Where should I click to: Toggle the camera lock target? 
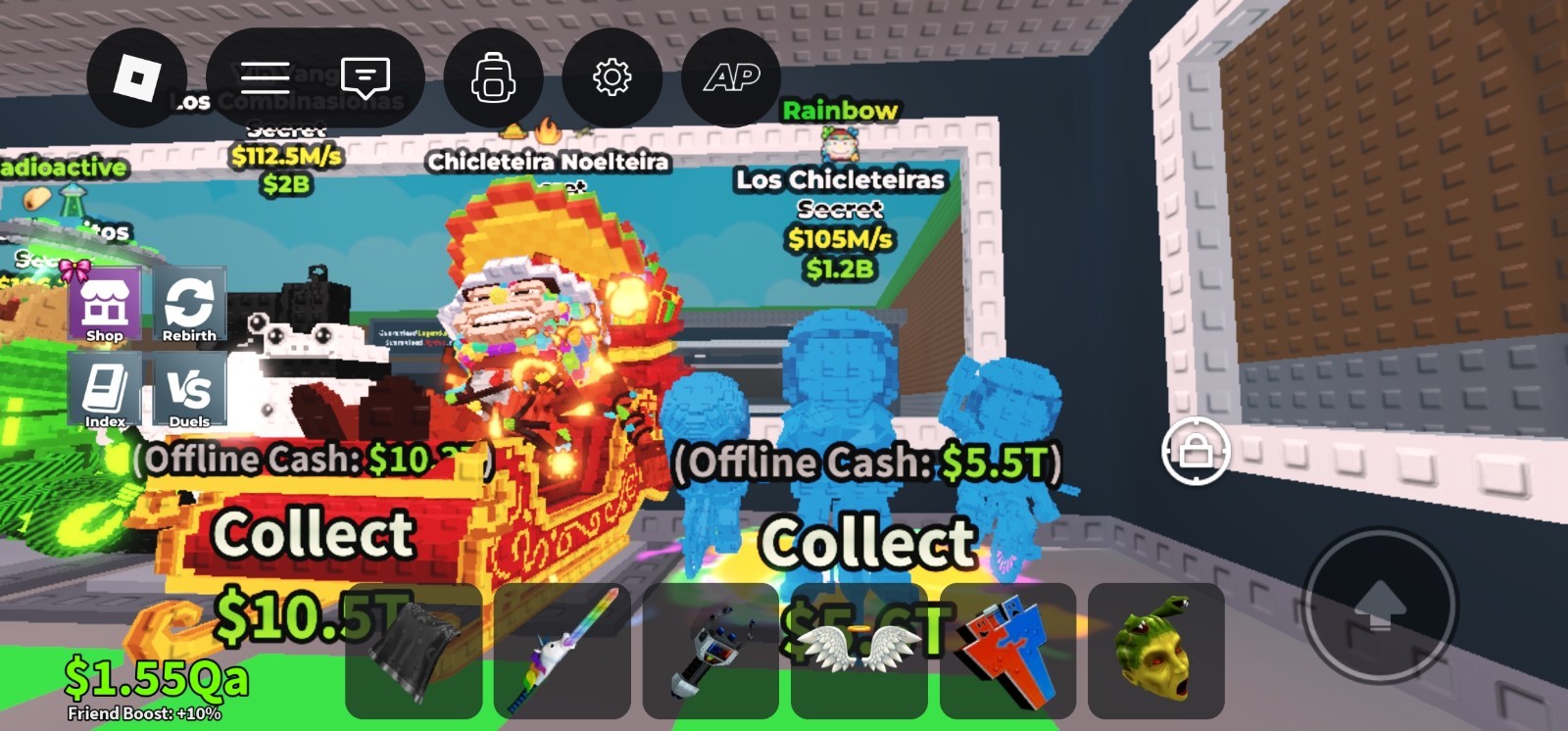[1195, 452]
